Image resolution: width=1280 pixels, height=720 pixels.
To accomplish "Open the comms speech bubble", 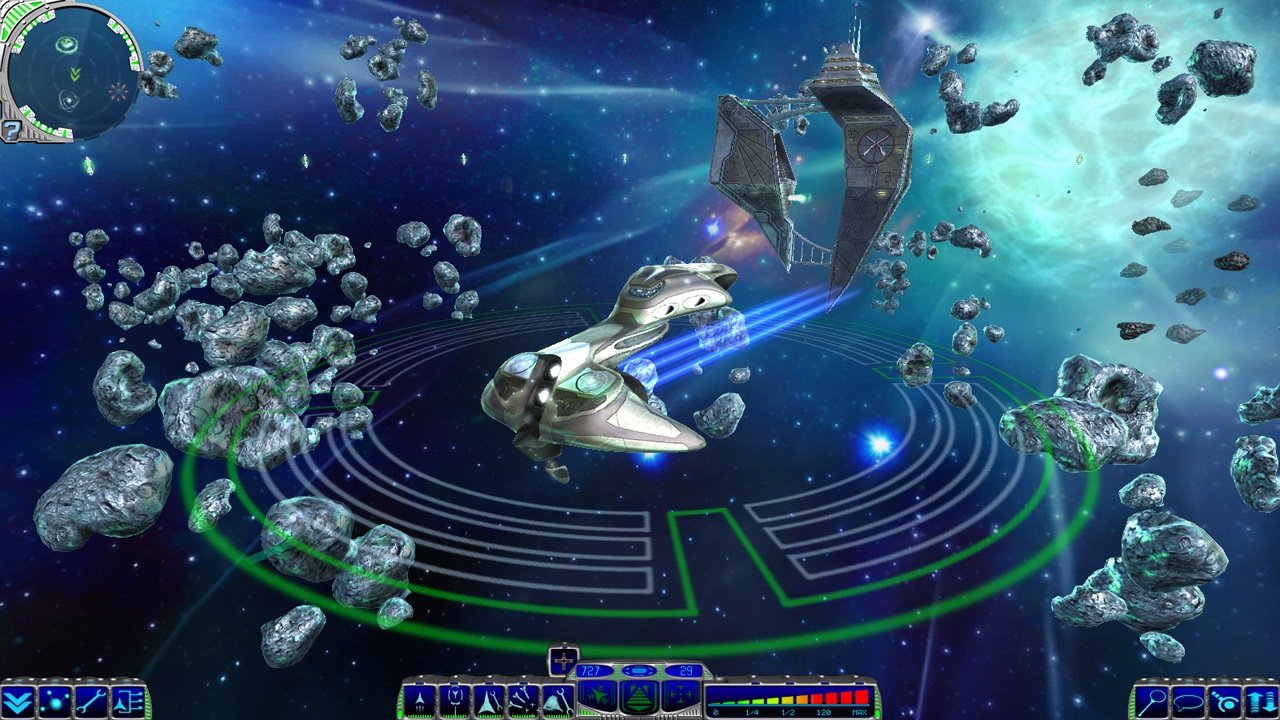I will [x=1189, y=700].
